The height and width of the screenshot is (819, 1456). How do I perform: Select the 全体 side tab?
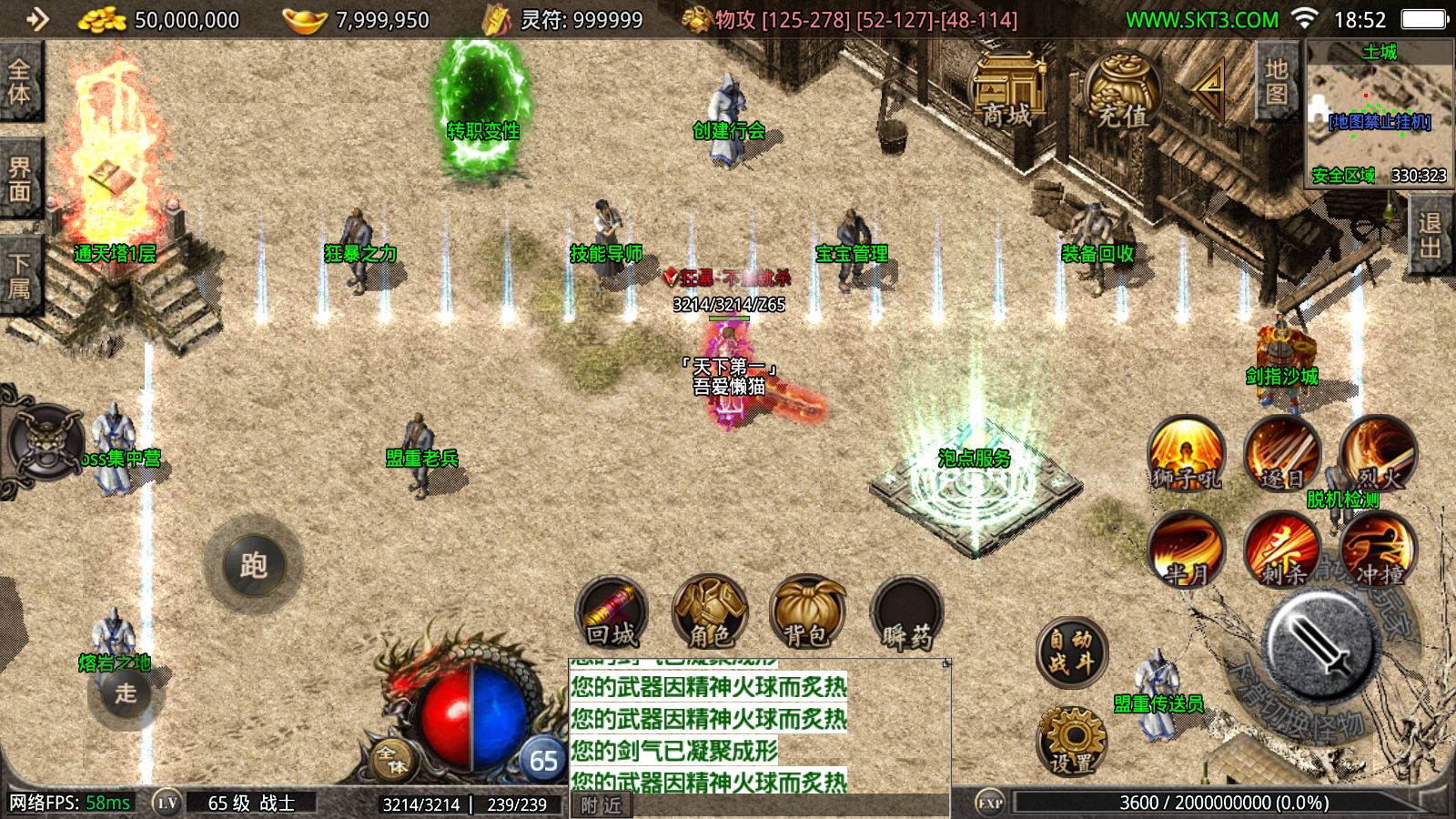tap(20, 82)
